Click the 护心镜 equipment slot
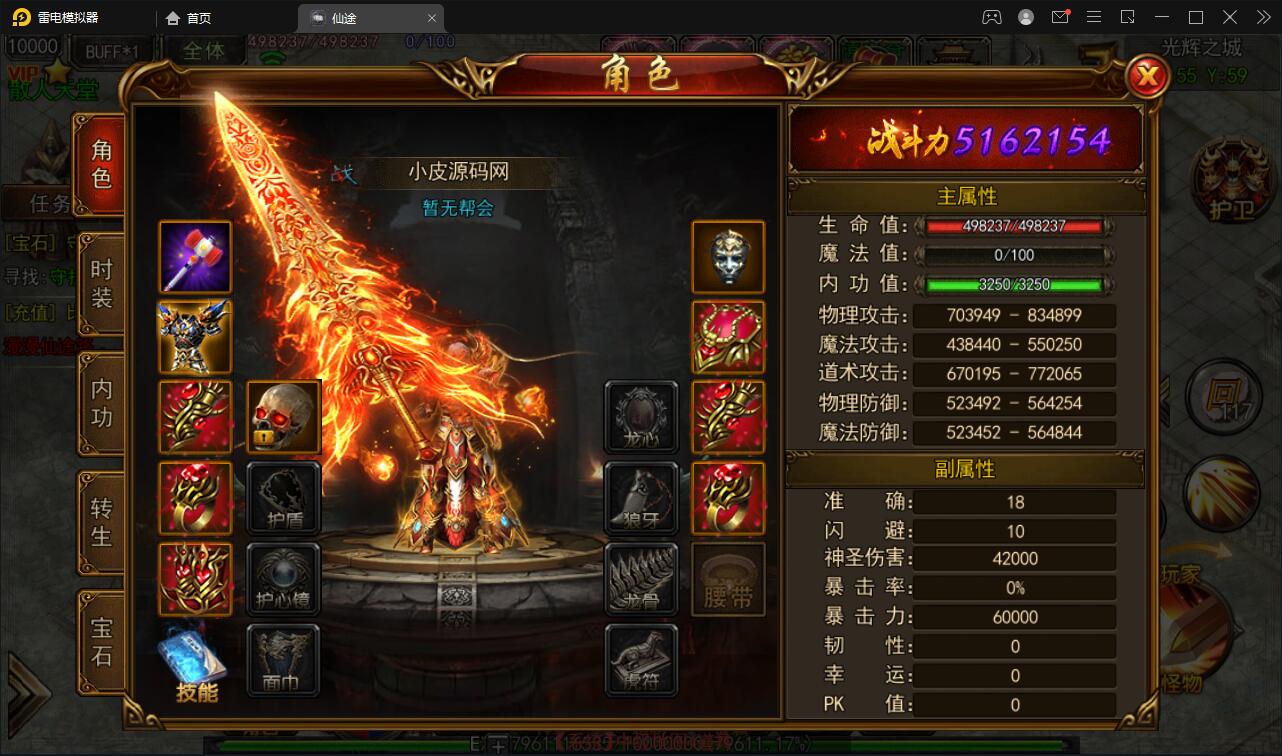Image resolution: width=1282 pixels, height=756 pixels. pyautogui.click(x=283, y=578)
